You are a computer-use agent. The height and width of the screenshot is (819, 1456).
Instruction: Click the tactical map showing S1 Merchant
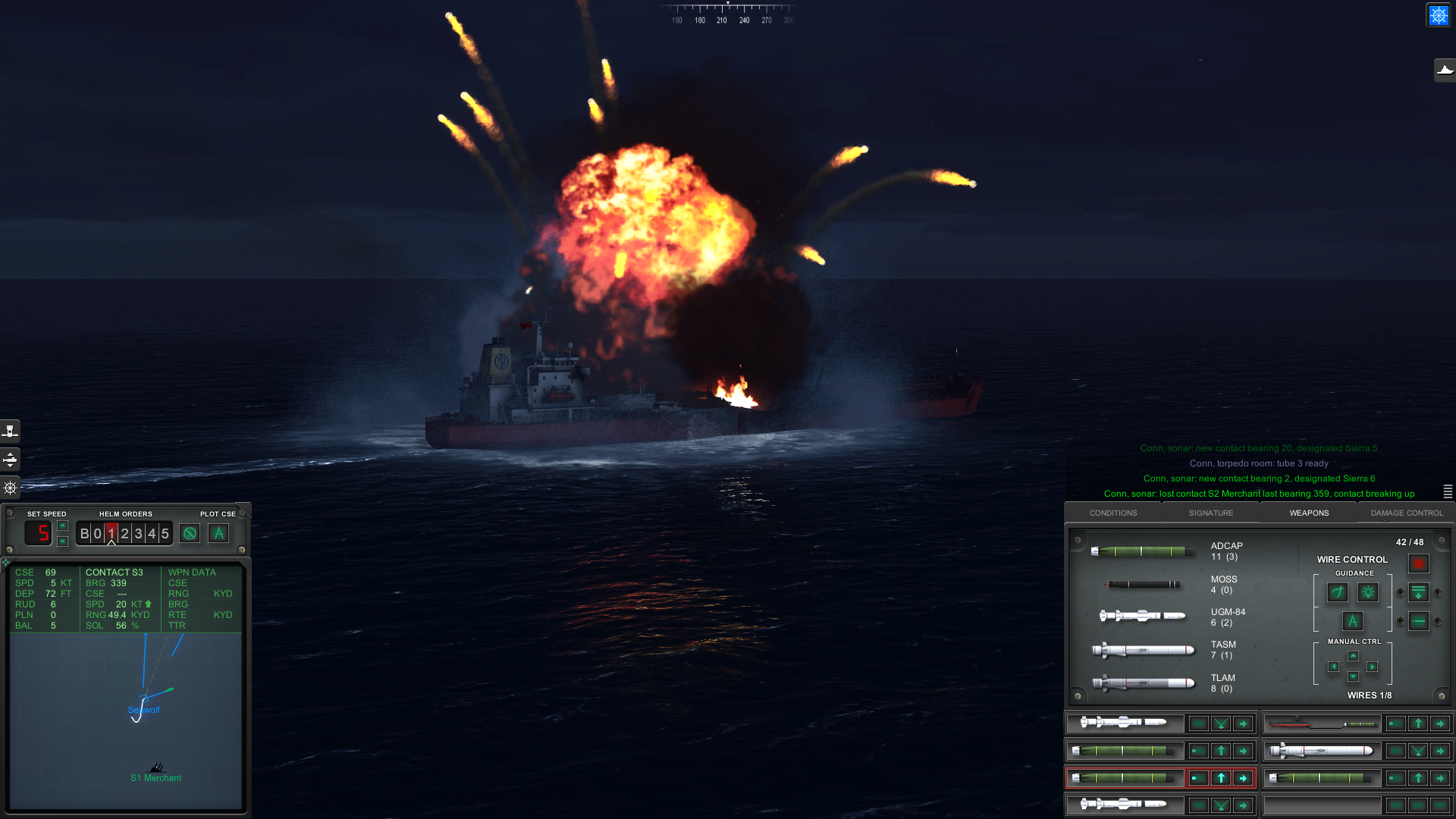pos(126,720)
